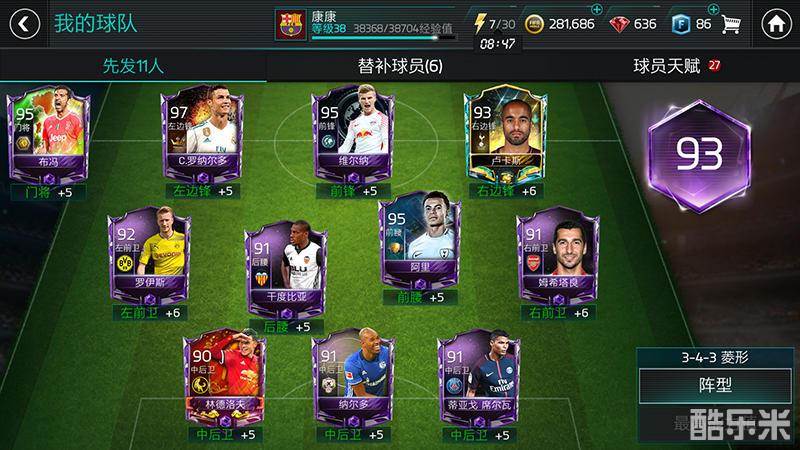Open the 康康 player profile badge

coord(288,23)
